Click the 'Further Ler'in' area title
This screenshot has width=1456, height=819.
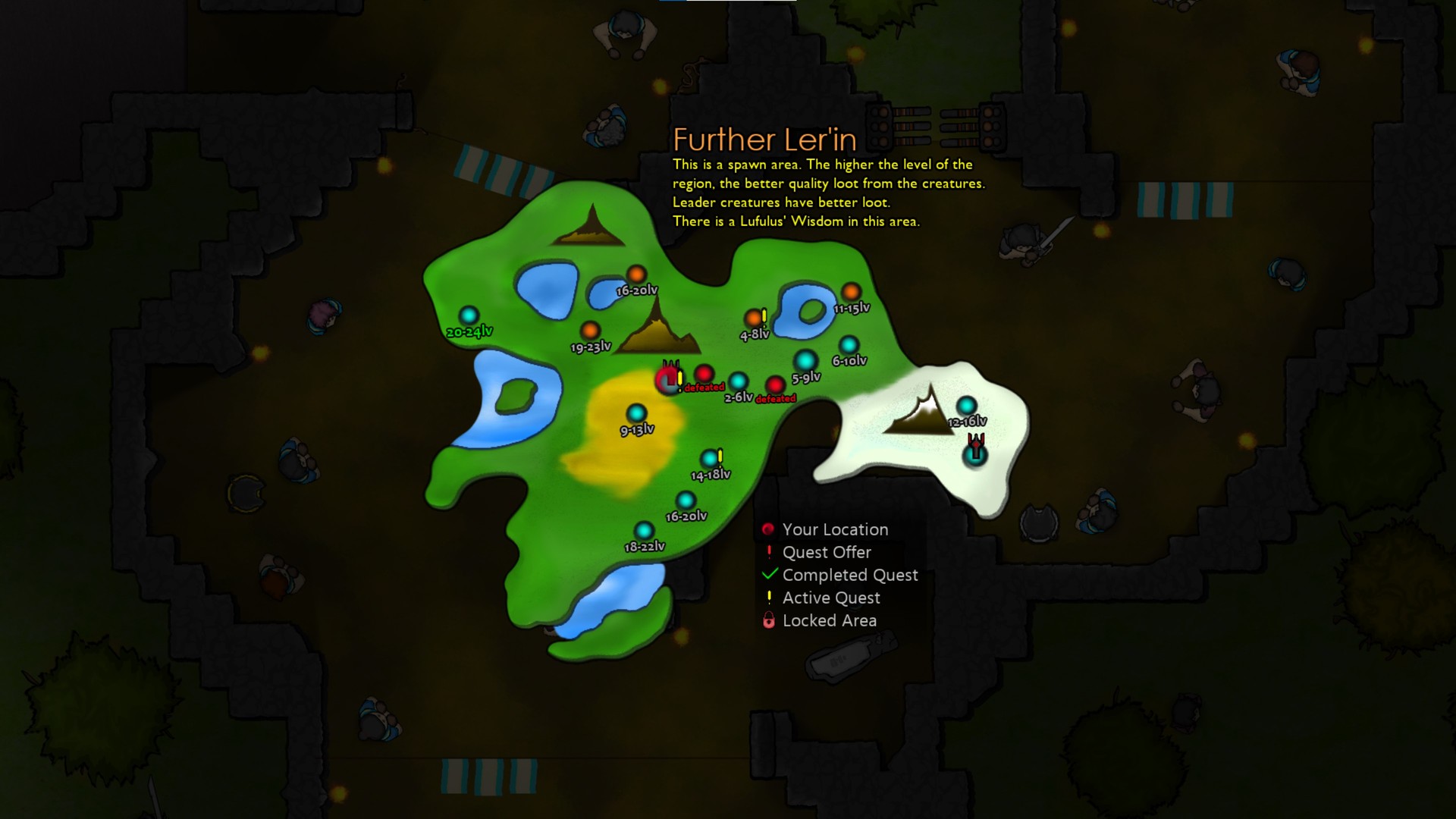765,140
